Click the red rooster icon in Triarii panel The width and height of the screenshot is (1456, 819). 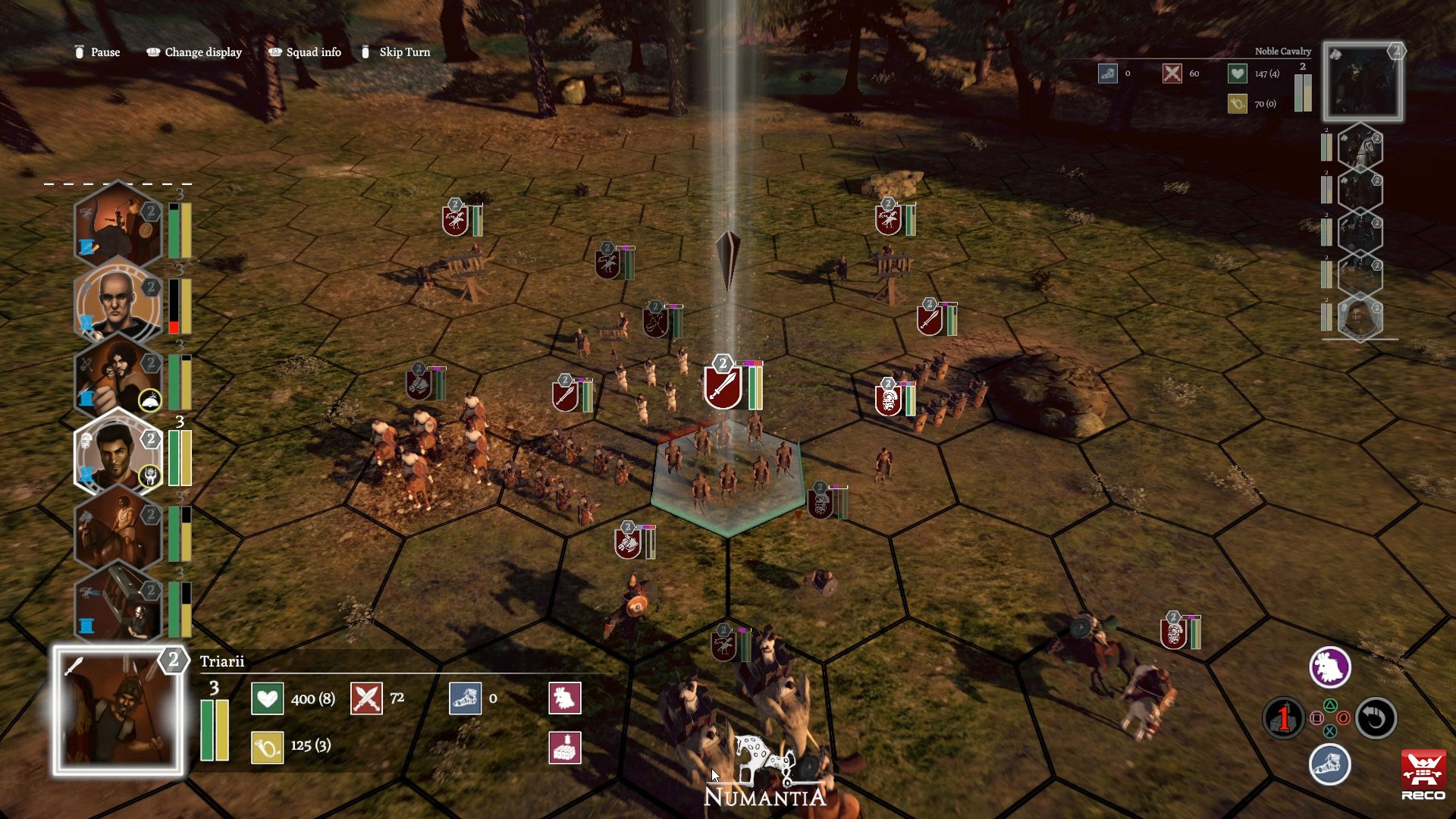coord(564,698)
